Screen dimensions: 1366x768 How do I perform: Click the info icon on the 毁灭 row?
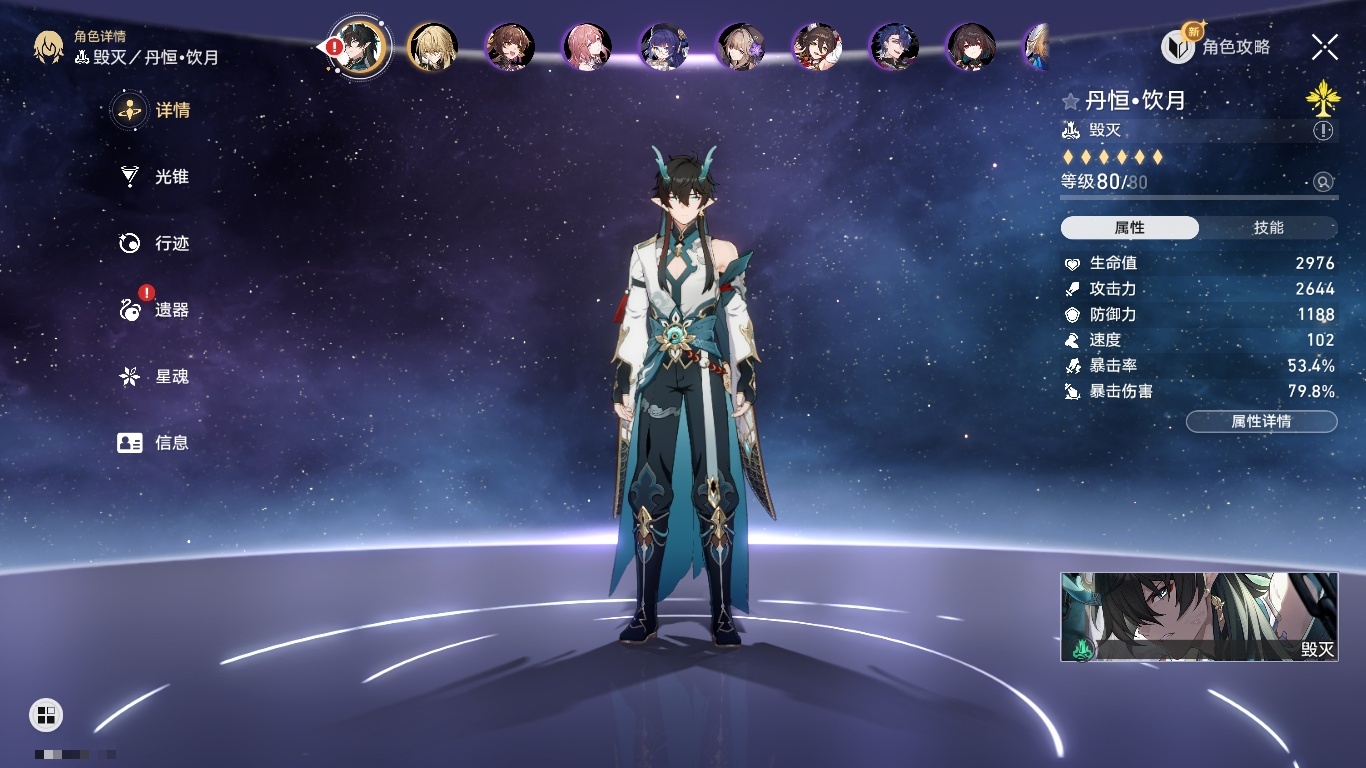click(x=1323, y=131)
